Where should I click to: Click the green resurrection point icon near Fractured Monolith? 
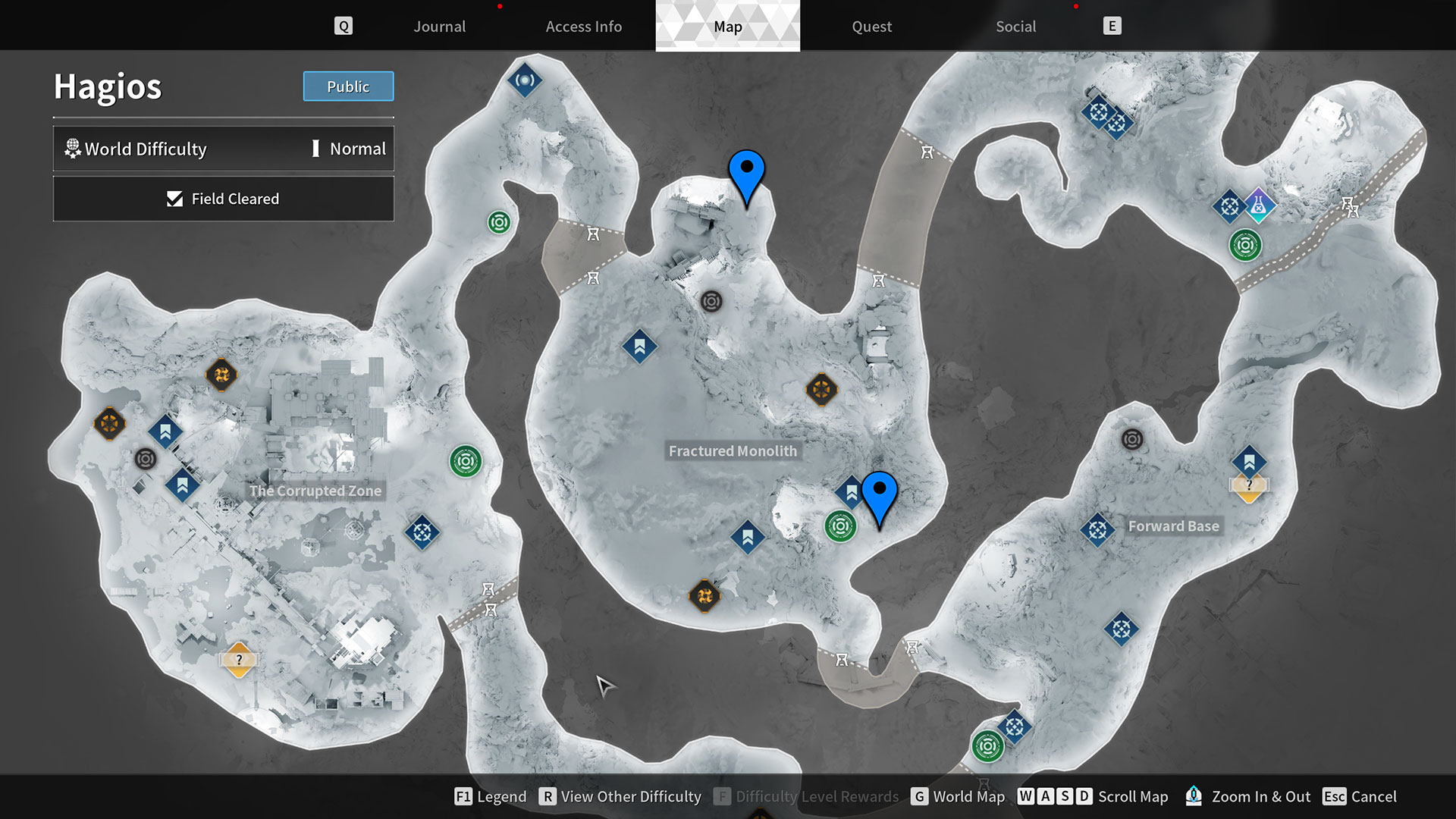tap(839, 526)
